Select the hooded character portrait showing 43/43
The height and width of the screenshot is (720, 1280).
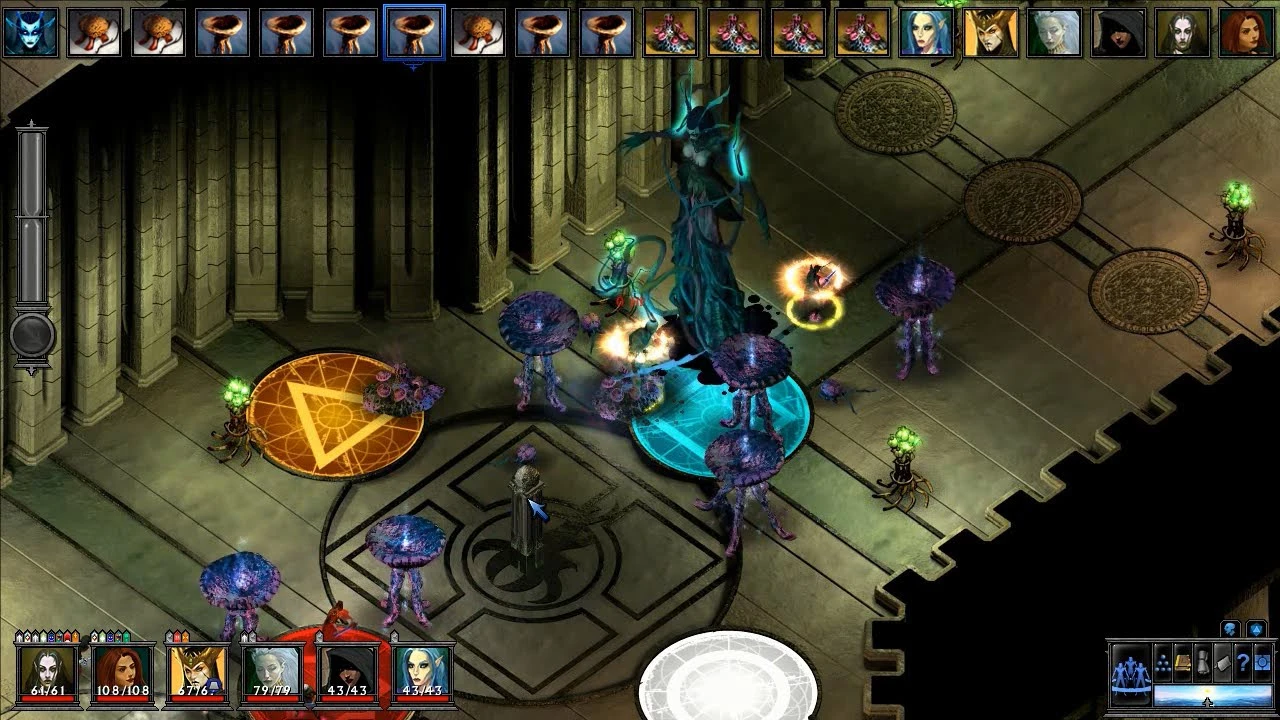347,670
